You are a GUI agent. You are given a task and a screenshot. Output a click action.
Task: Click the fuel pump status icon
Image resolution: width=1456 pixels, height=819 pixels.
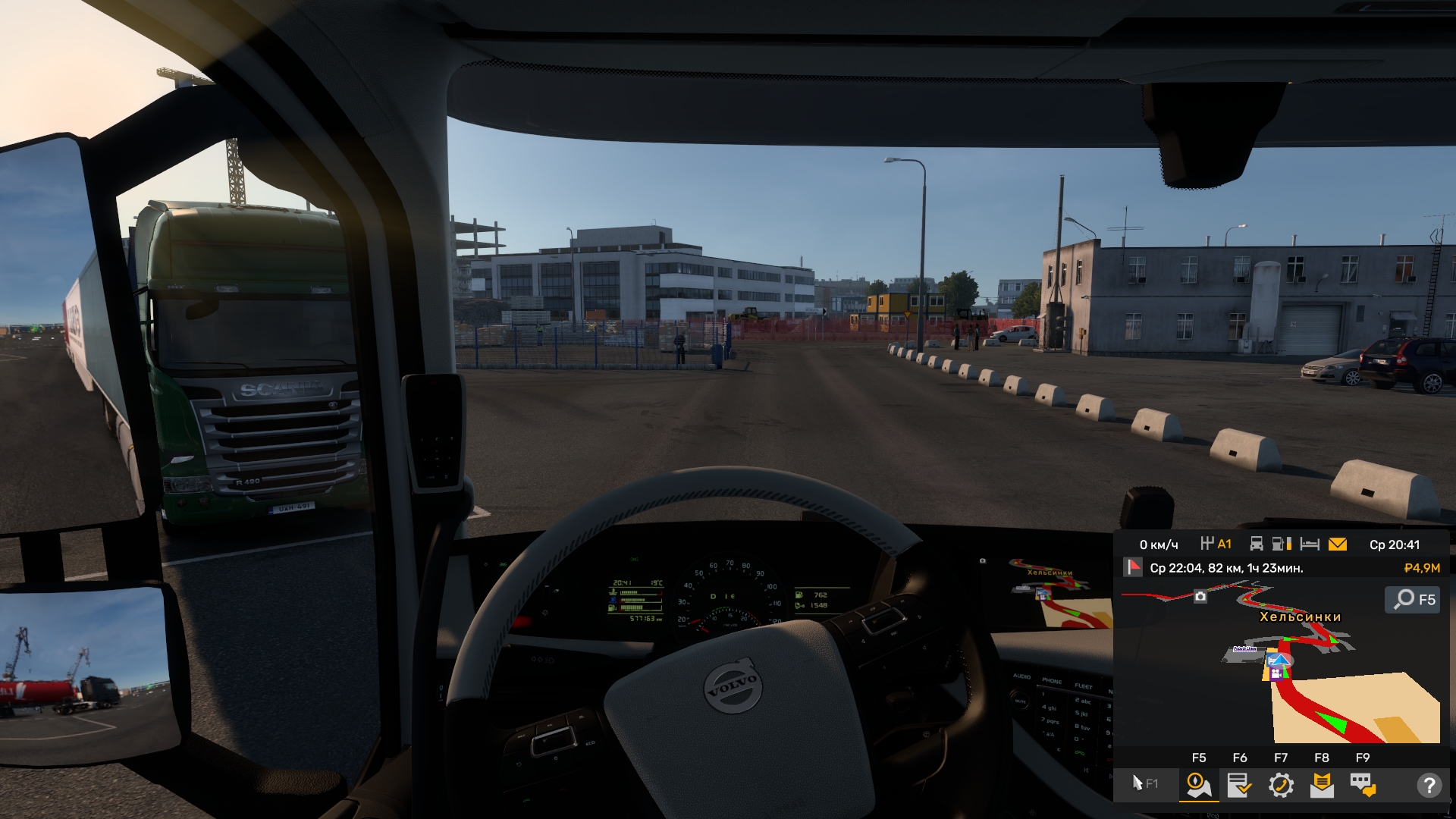pyautogui.click(x=1282, y=544)
